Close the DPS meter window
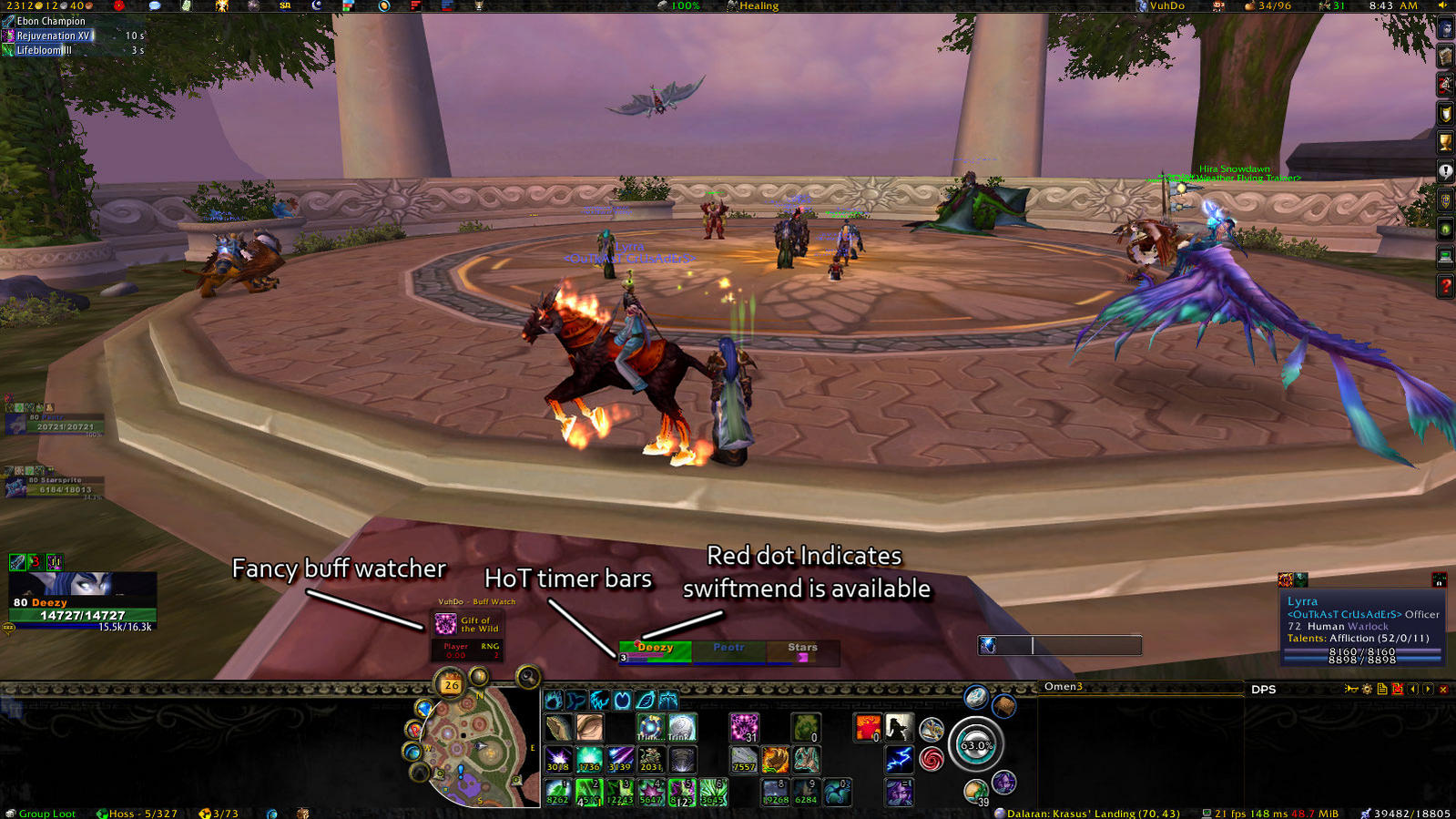The height and width of the screenshot is (819, 1456). coord(1443,690)
